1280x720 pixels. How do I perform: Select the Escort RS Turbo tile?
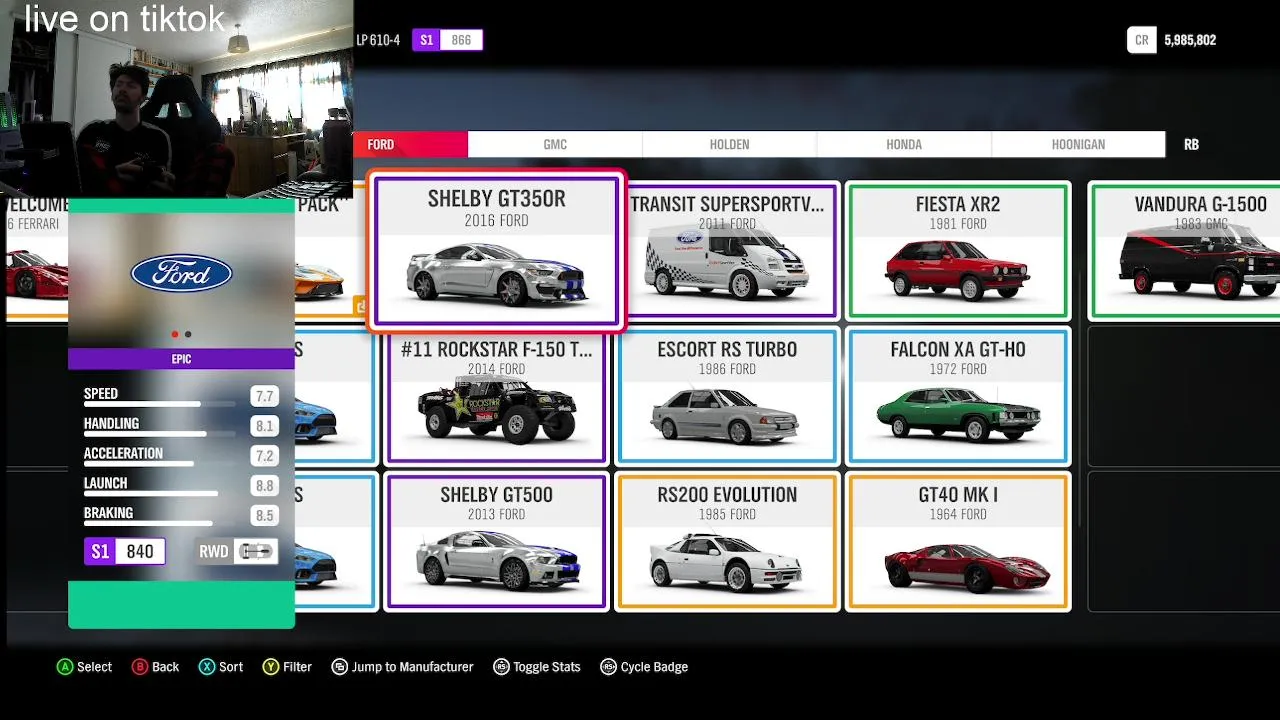[x=727, y=397]
